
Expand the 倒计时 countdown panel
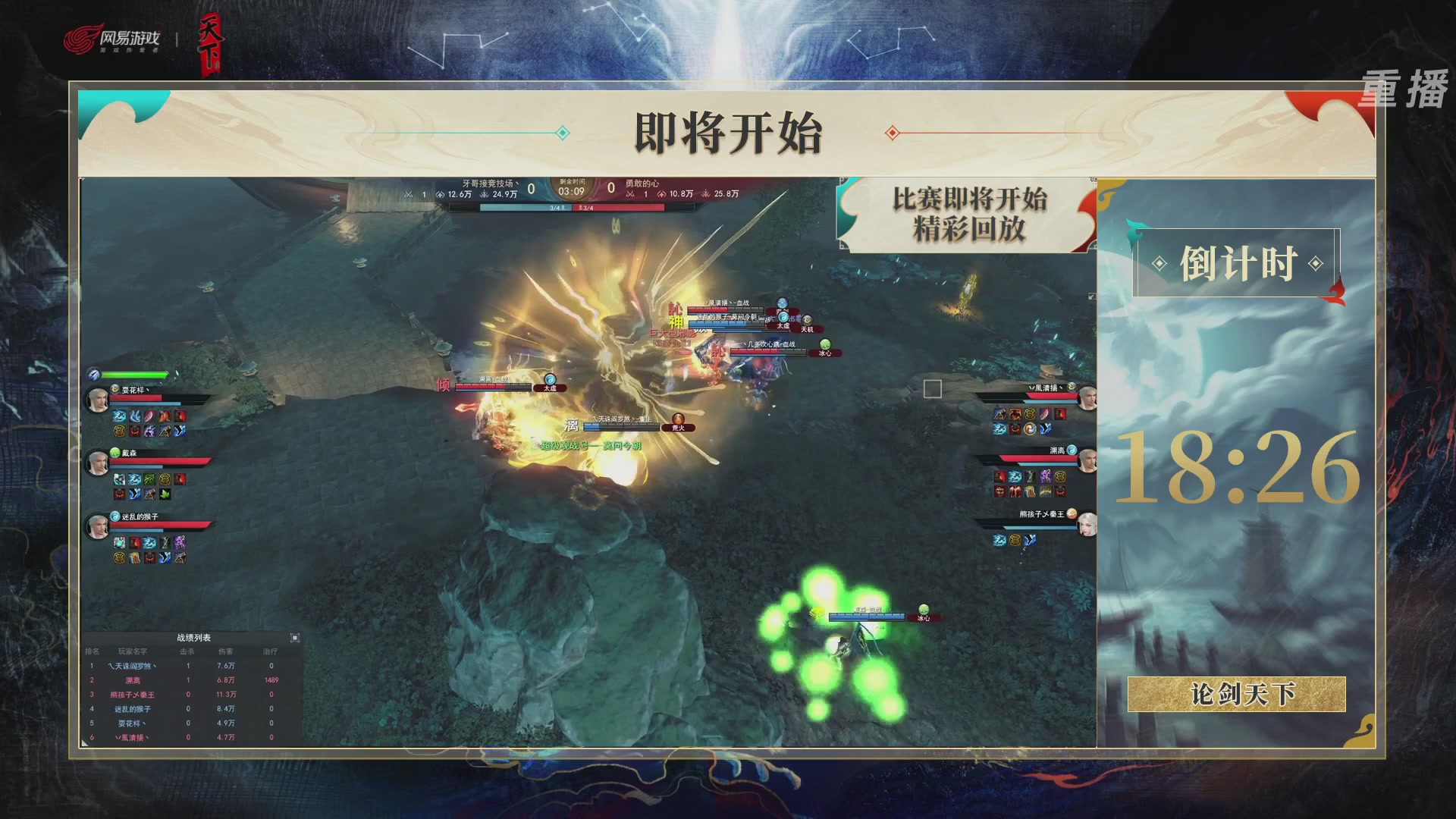coord(1239,262)
